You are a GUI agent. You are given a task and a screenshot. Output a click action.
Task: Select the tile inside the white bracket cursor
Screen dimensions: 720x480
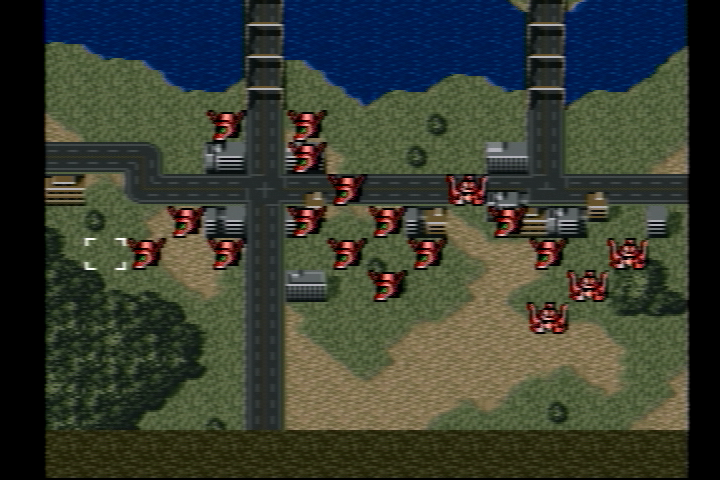point(106,254)
